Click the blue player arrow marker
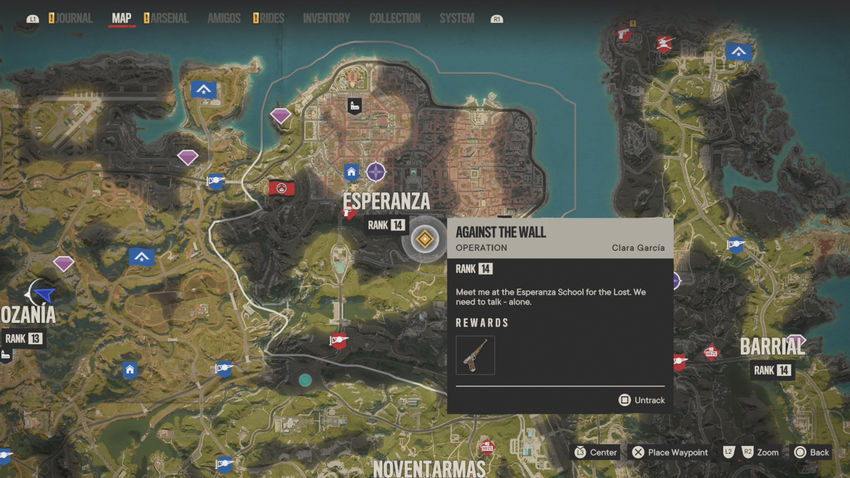This screenshot has width=850, height=478. click(43, 294)
